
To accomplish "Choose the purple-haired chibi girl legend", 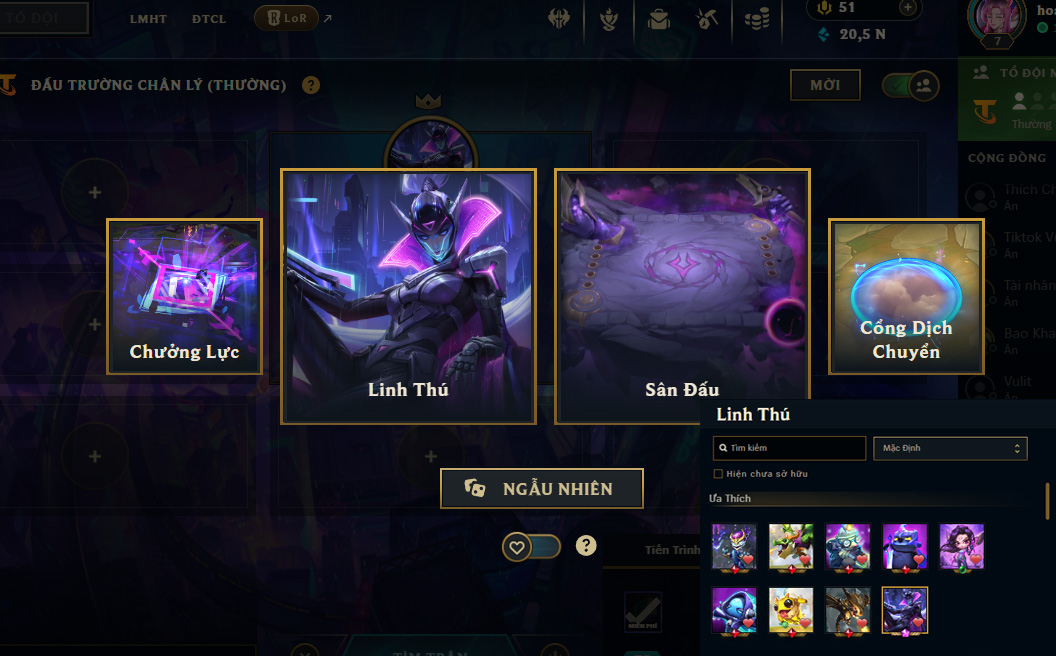I will [961, 547].
